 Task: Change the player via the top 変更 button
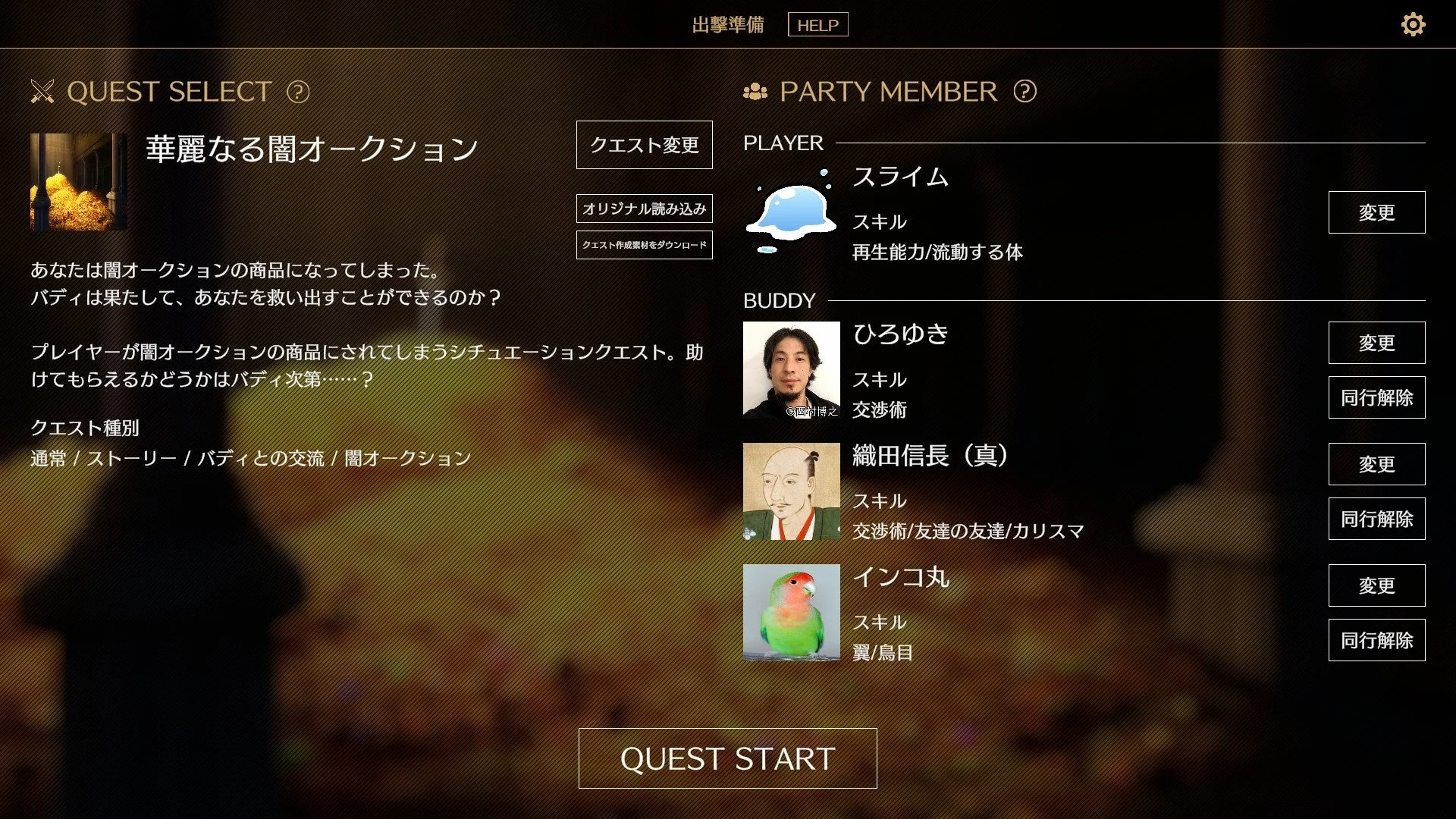click(1376, 213)
